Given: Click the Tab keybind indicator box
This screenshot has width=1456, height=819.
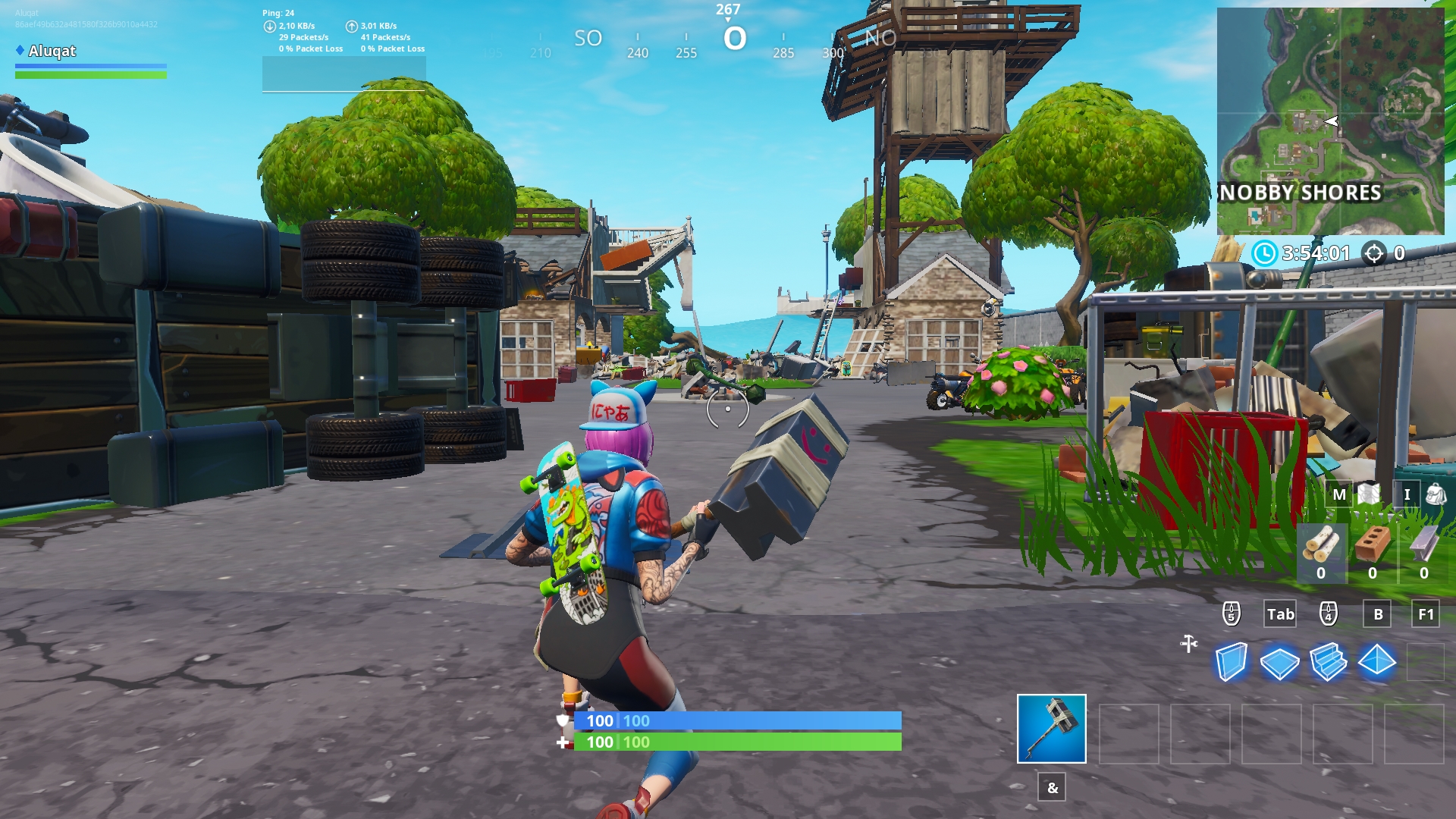Looking at the screenshot, I should (x=1279, y=614).
